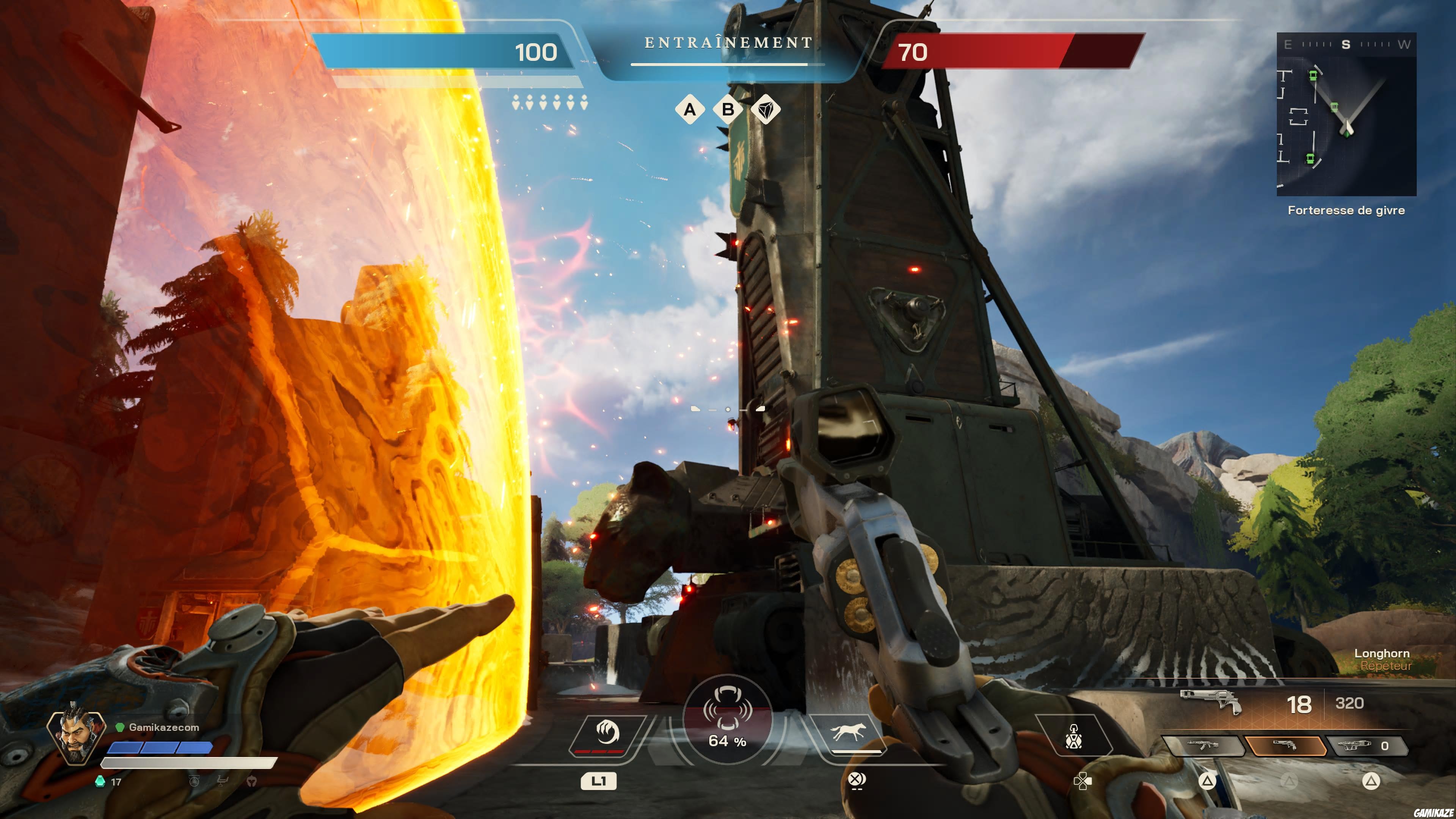The image size is (1456, 819).
Task: Click the rifle in the first weapon slot
Action: pyautogui.click(x=1203, y=745)
